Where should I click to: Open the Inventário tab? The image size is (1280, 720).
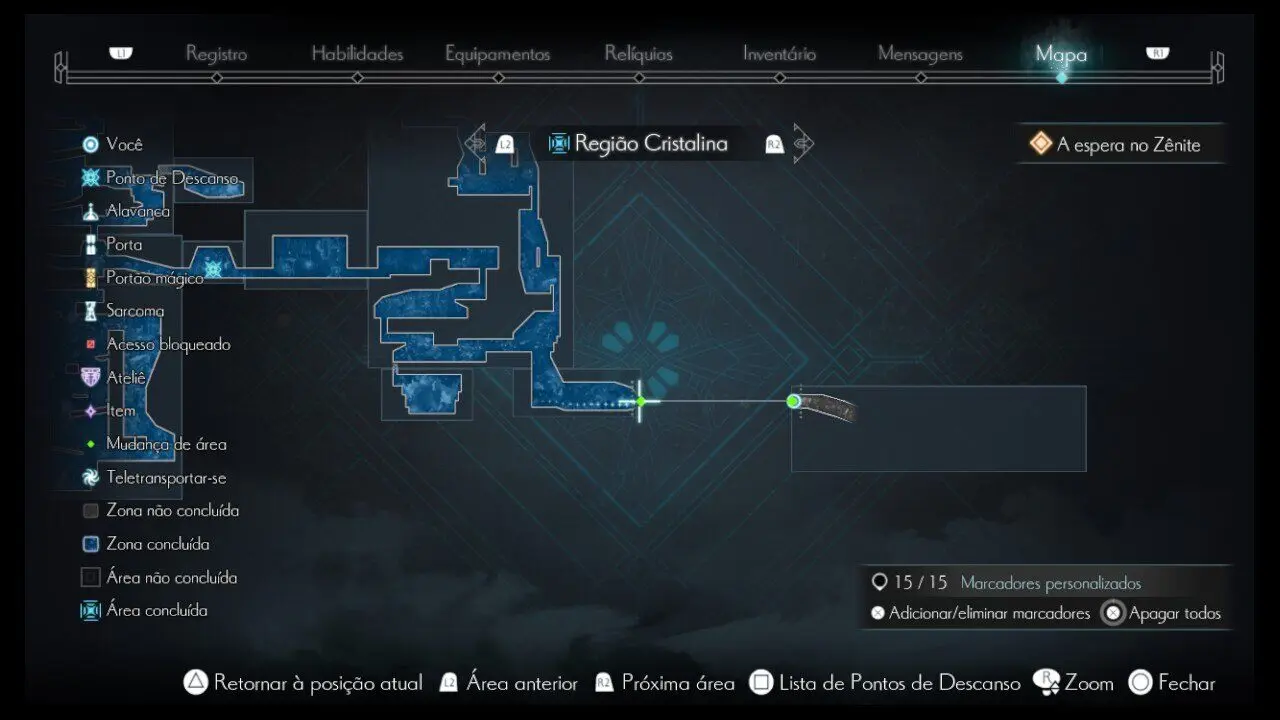(779, 54)
